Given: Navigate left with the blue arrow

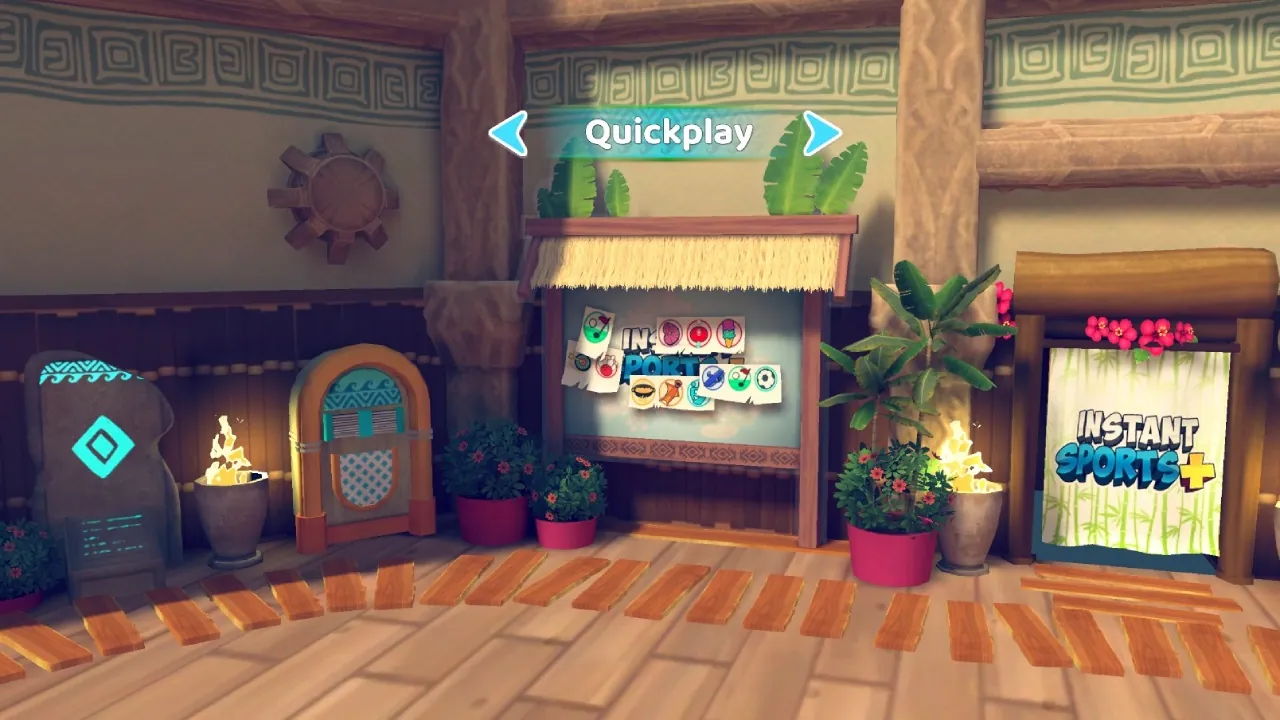Looking at the screenshot, I should (x=510, y=133).
